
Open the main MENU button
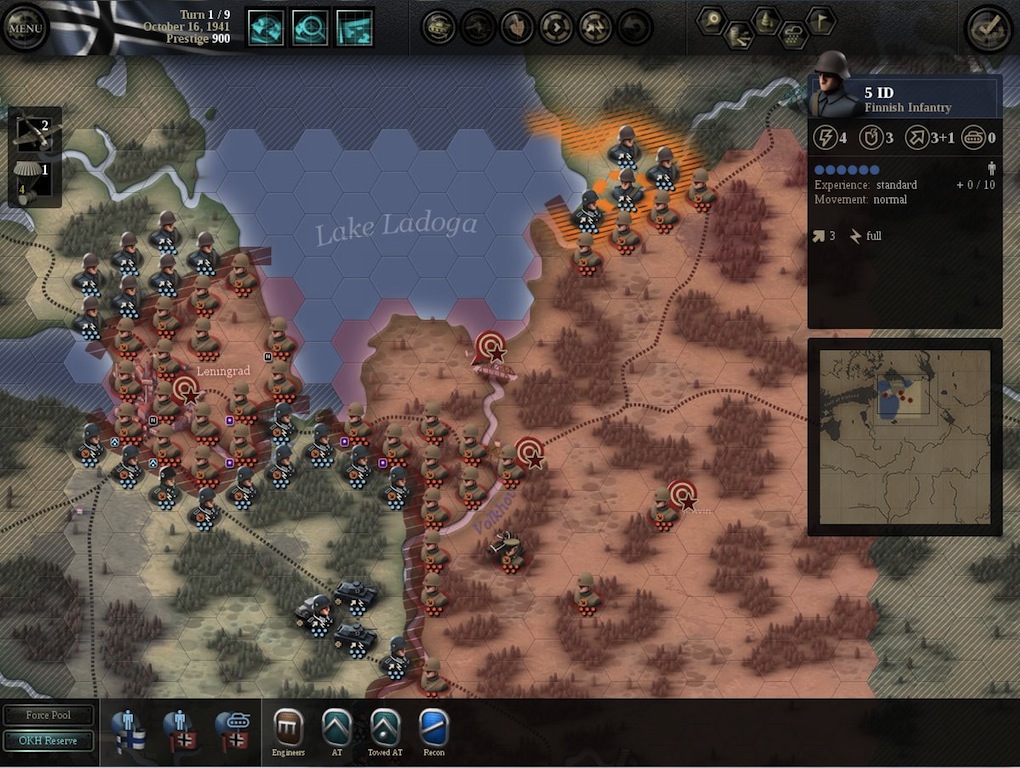[25, 28]
